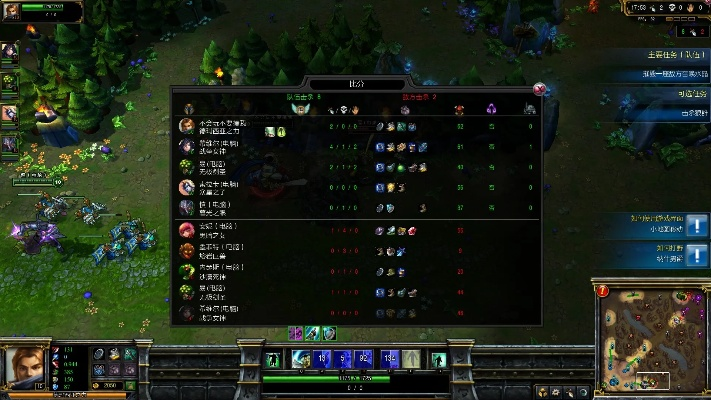Click the red exclamation icon above the minimap
Viewport: 711px width, 400px height.
[x=603, y=291]
